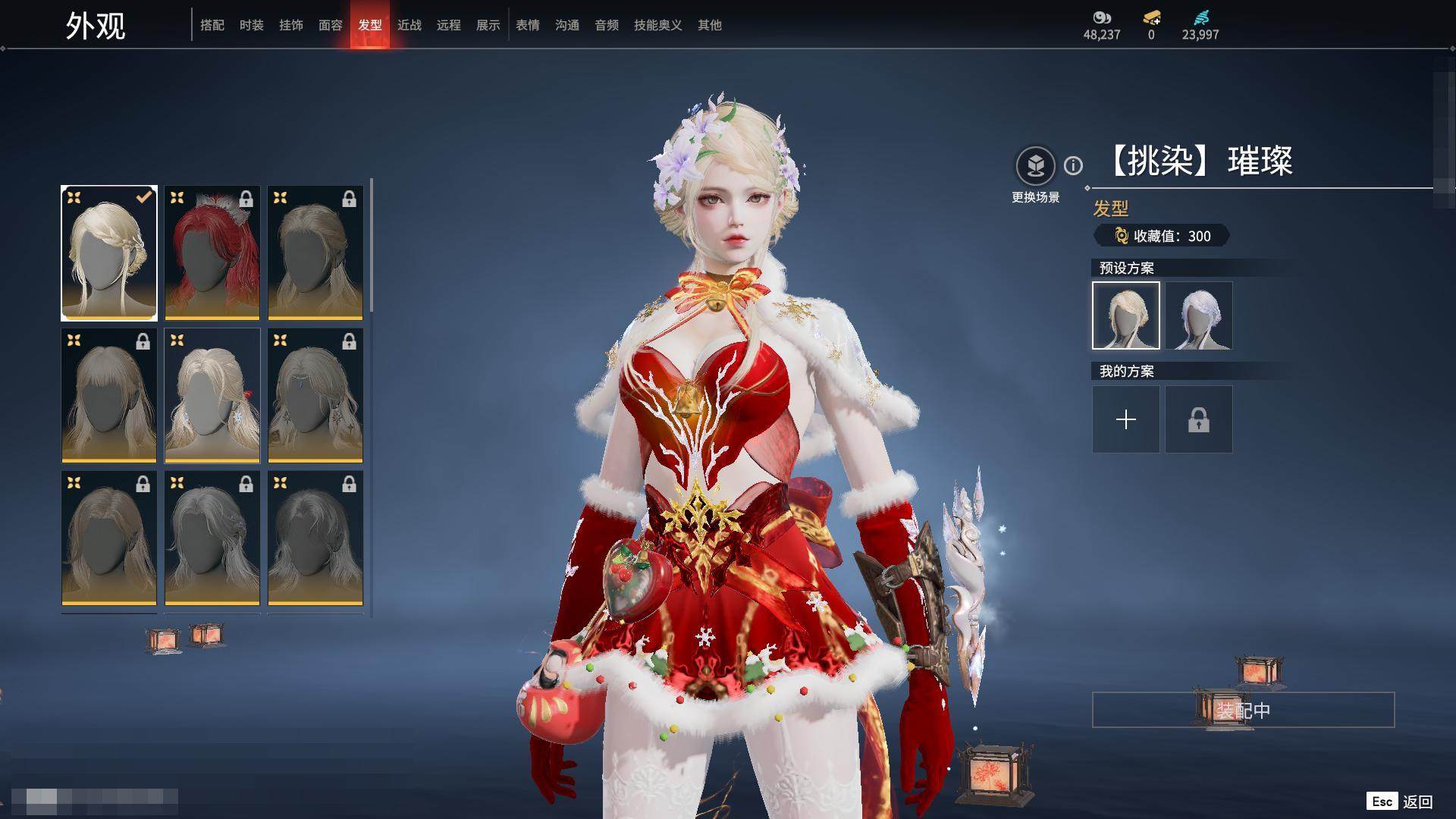Click the 装配中 equip button
Viewport: 1456px width, 819px height.
pyautogui.click(x=1243, y=711)
